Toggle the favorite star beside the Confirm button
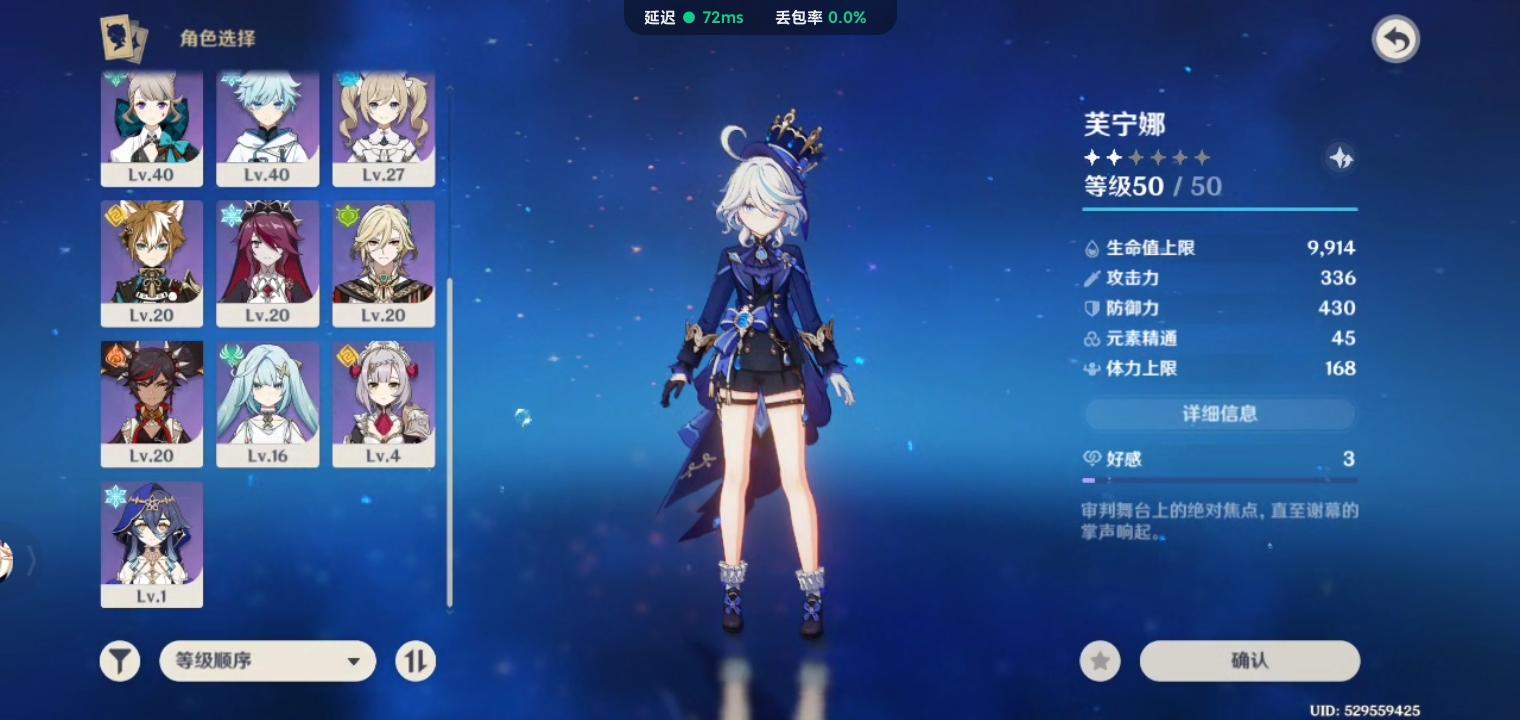This screenshot has height=720, width=1520. (x=1100, y=661)
